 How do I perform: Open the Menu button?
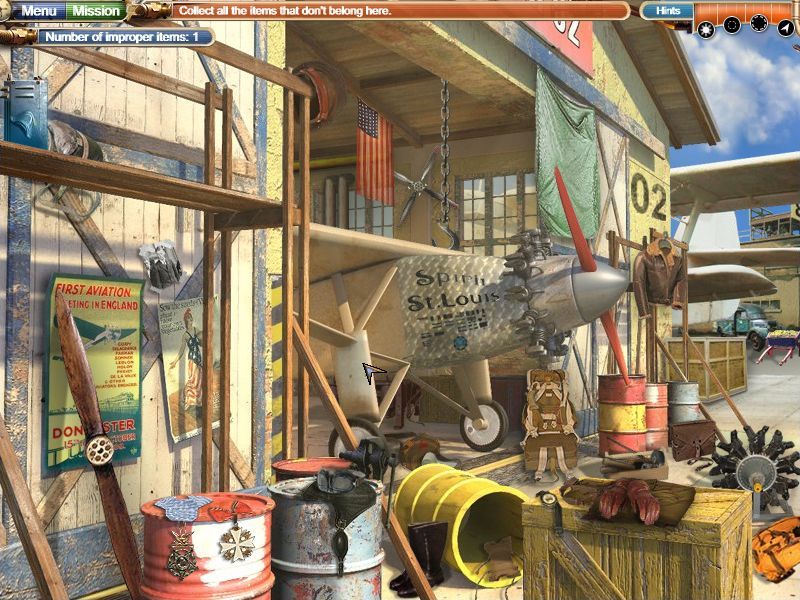click(39, 11)
